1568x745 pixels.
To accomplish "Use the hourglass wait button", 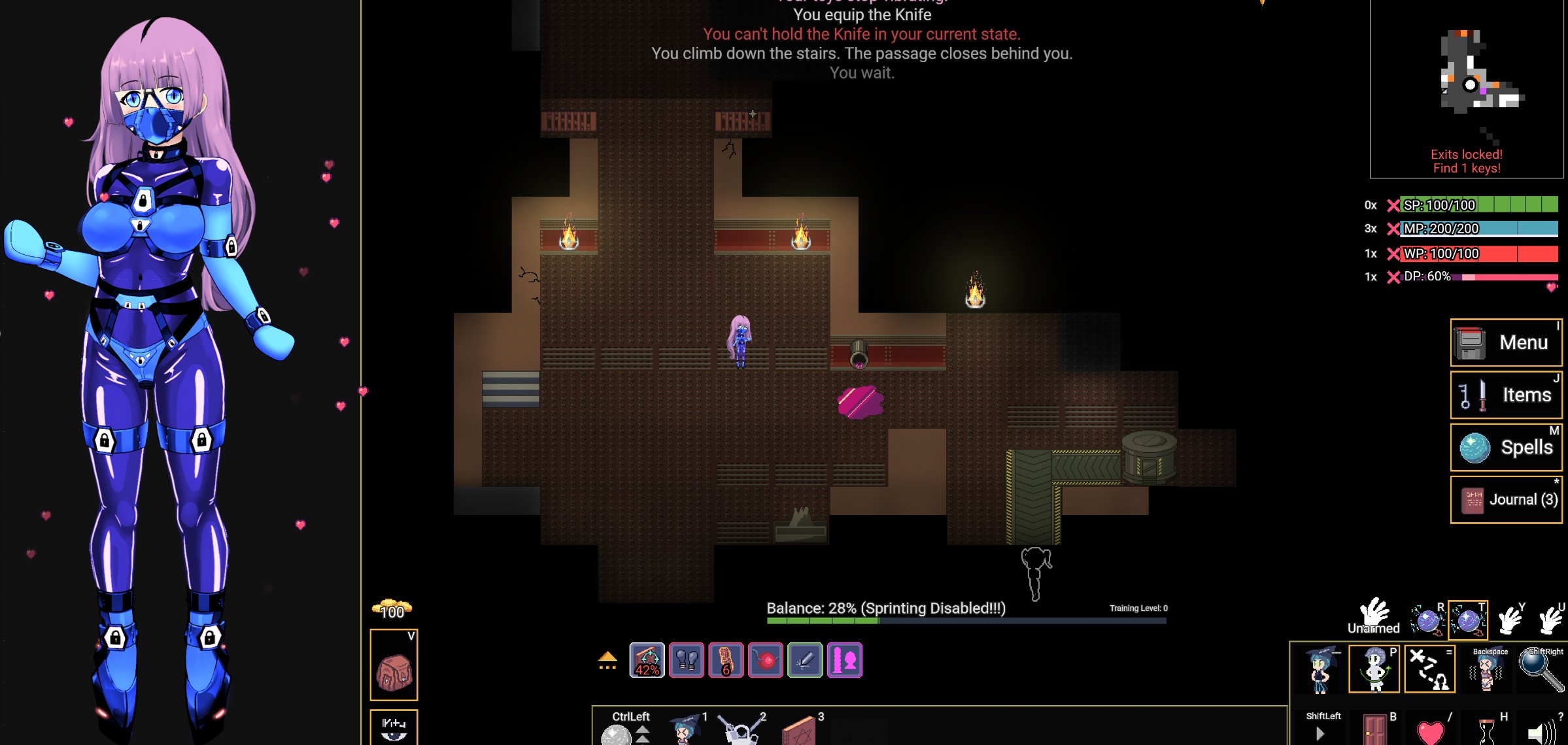I will coord(1486,731).
